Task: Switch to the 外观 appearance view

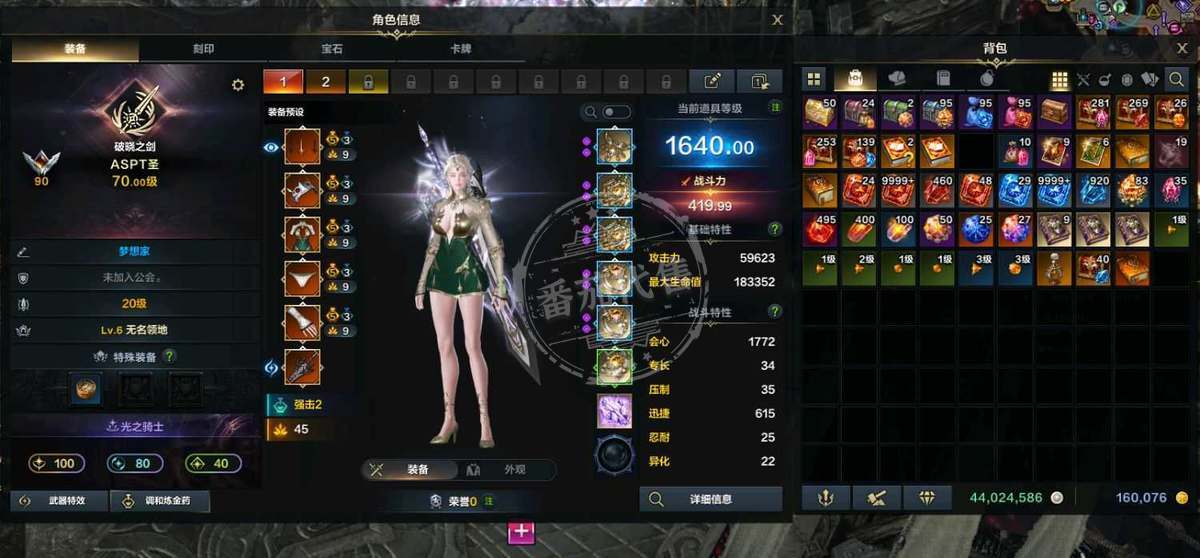Action: [x=507, y=470]
